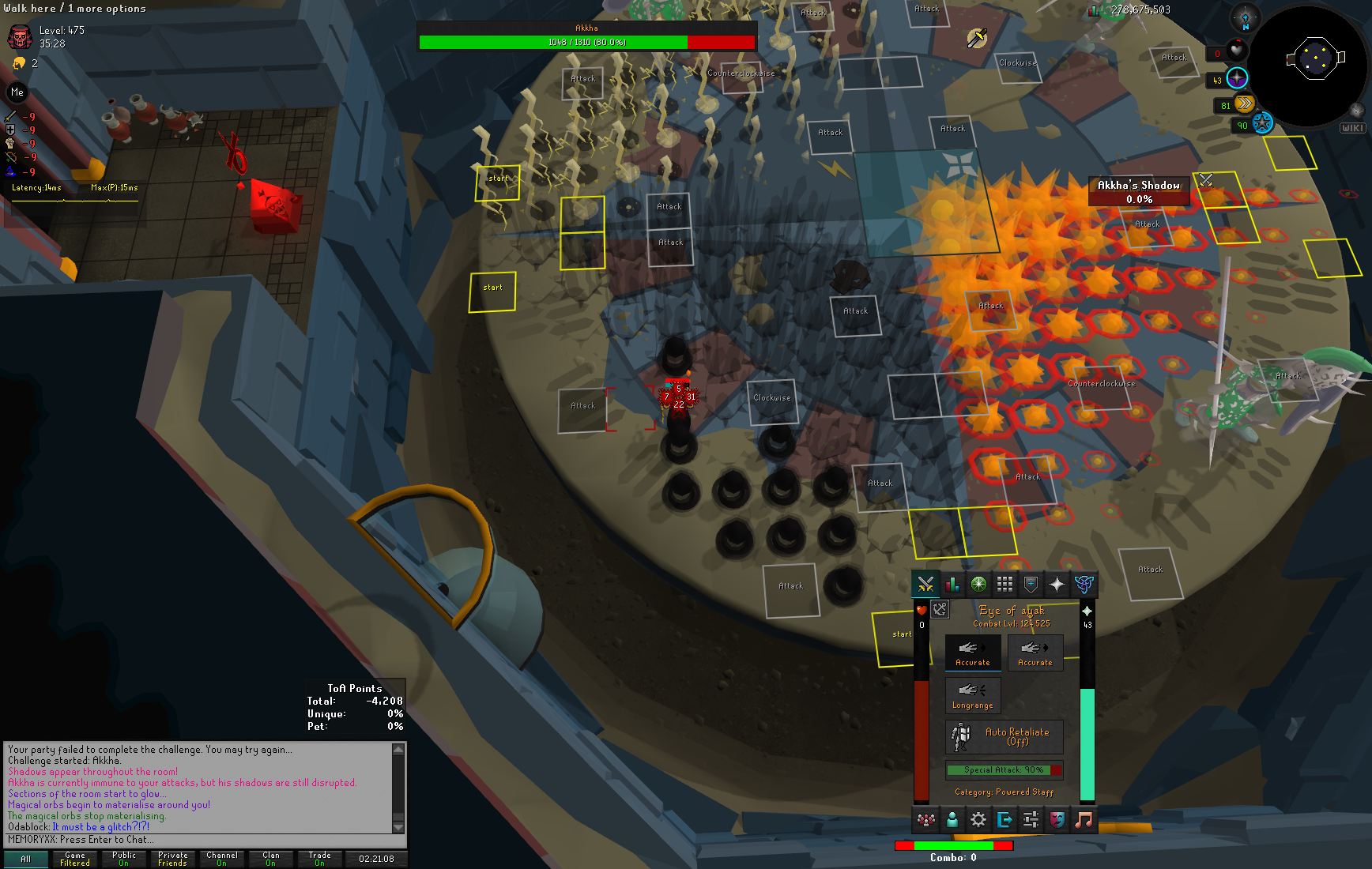Open the Settings gear tab

point(978,820)
